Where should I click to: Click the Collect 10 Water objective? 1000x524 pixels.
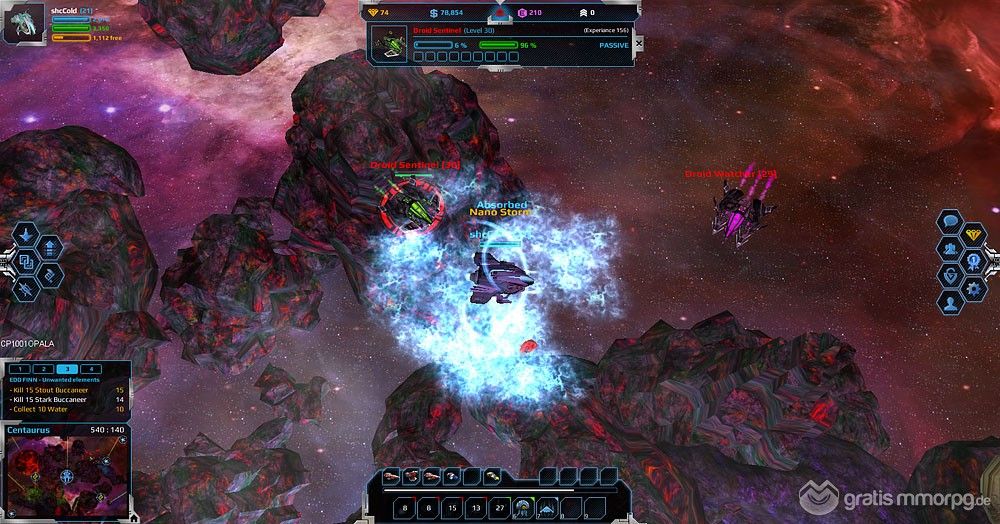[43, 408]
